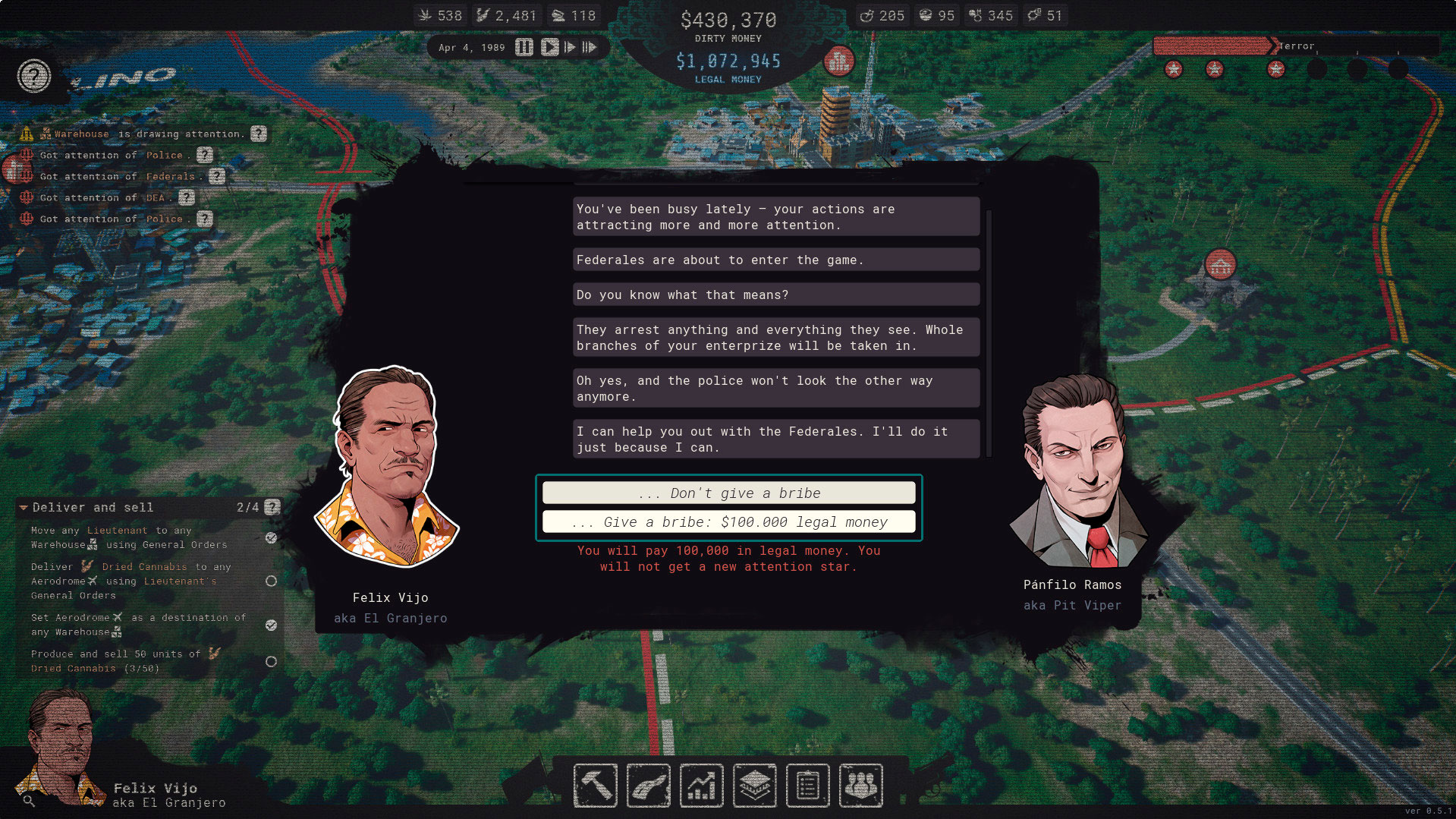
Task: Open the map layers overlay
Action: click(755, 786)
